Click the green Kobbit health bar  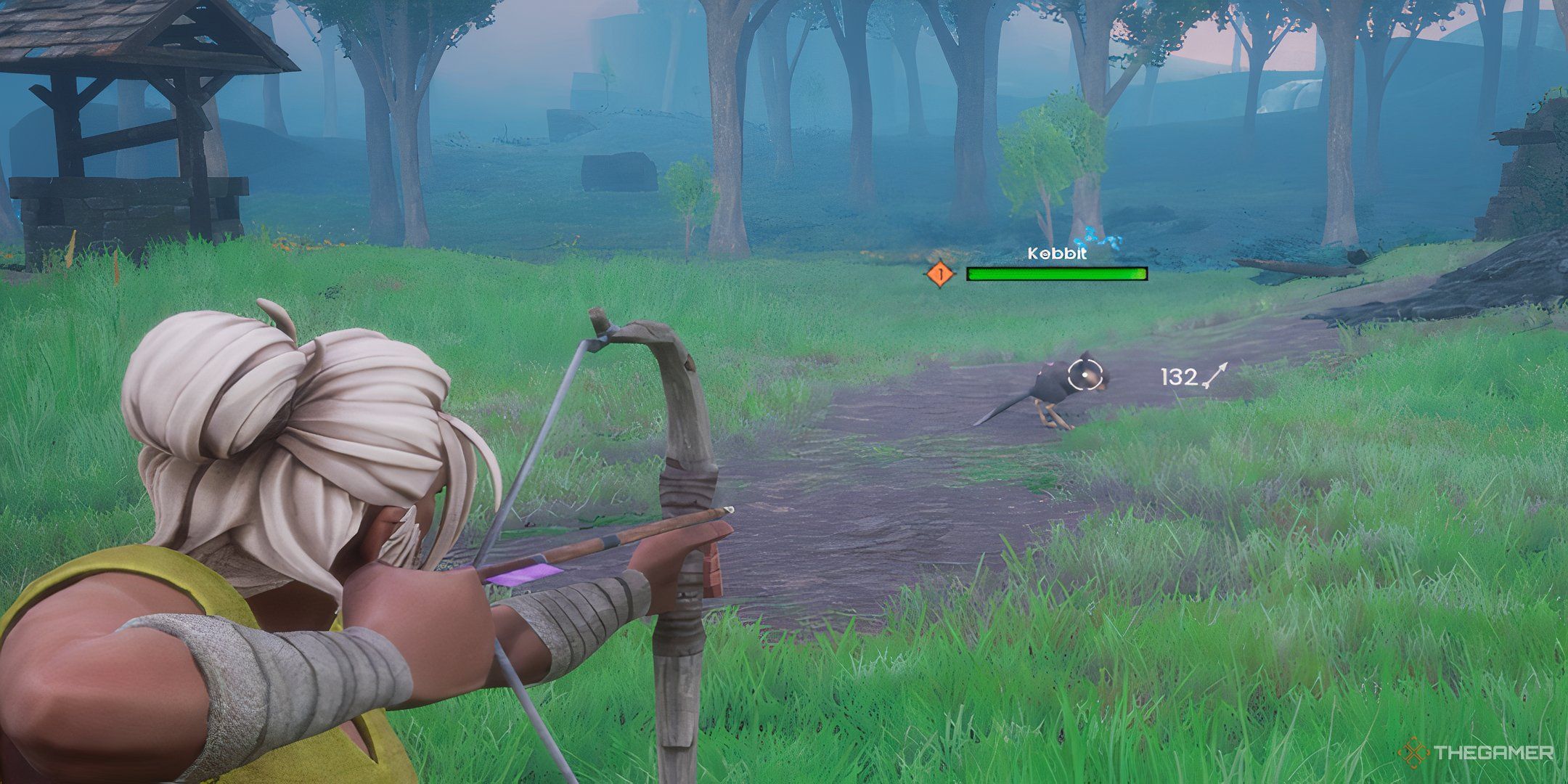[1056, 274]
